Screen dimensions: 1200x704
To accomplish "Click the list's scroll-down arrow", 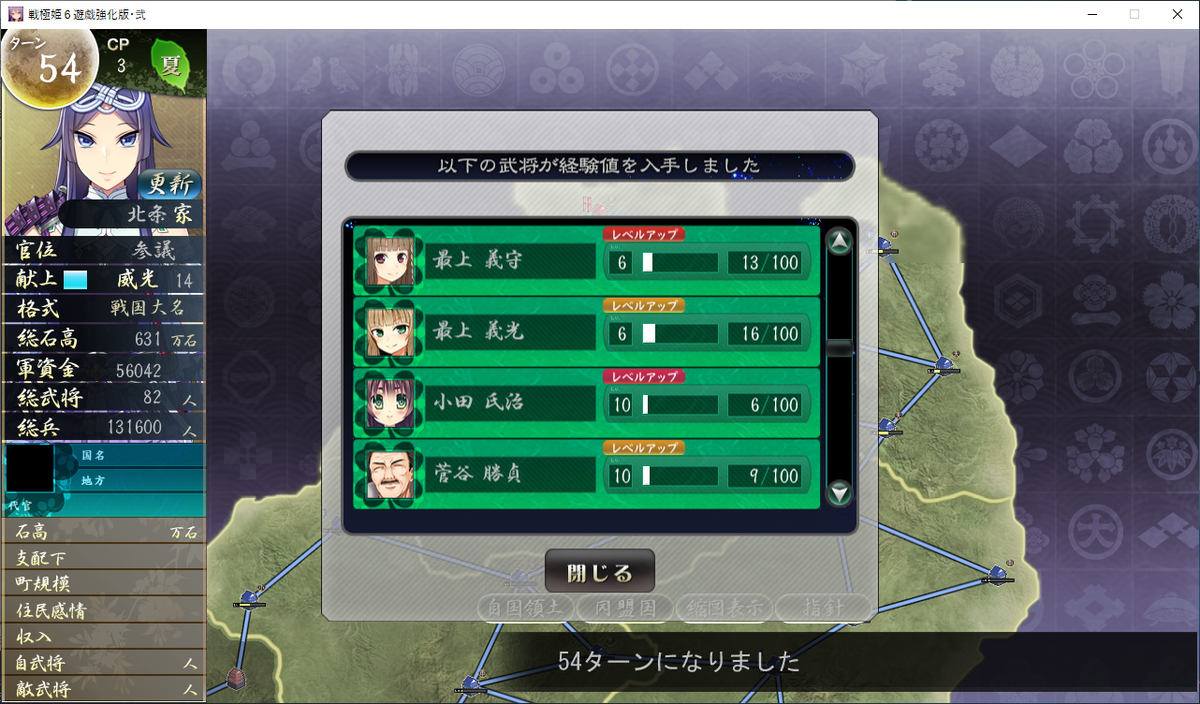I will pos(840,492).
